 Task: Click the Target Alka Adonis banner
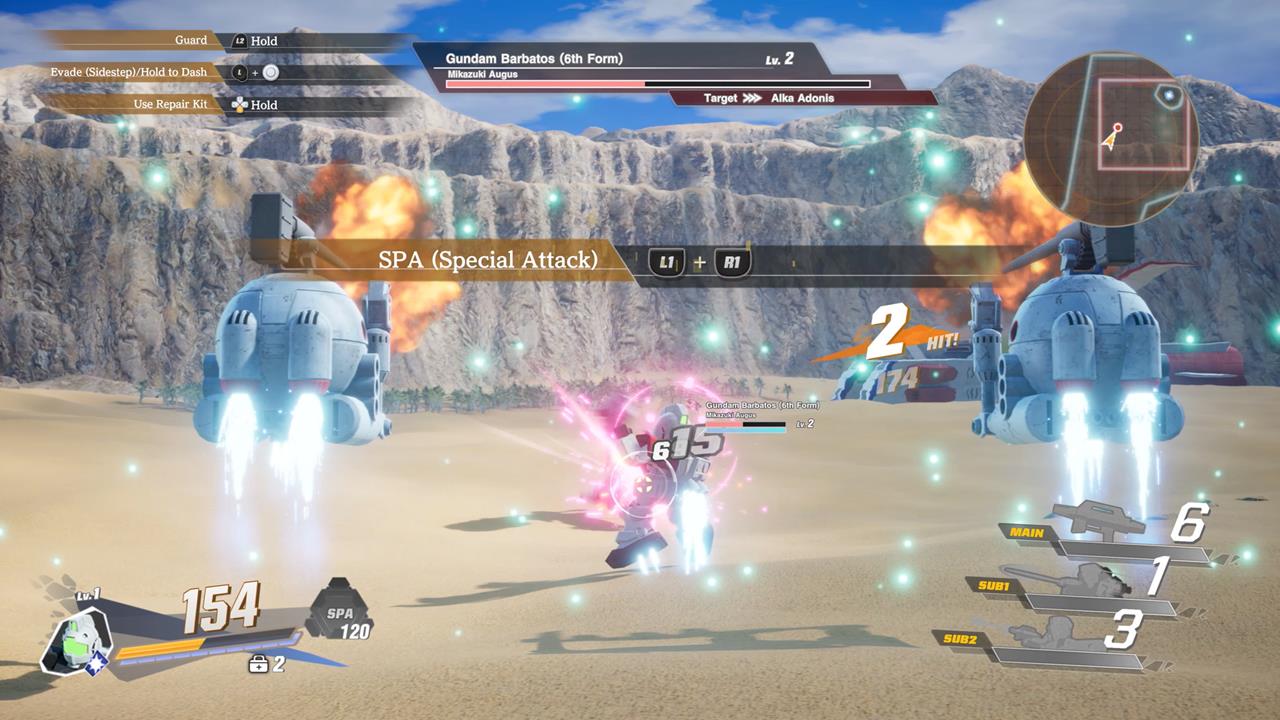coord(800,98)
